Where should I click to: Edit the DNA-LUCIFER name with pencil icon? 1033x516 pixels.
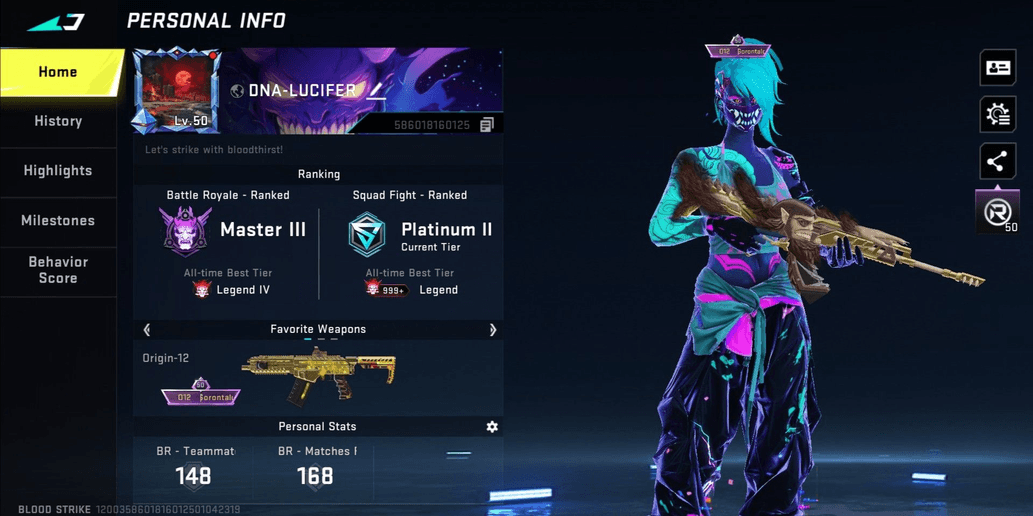(x=376, y=91)
